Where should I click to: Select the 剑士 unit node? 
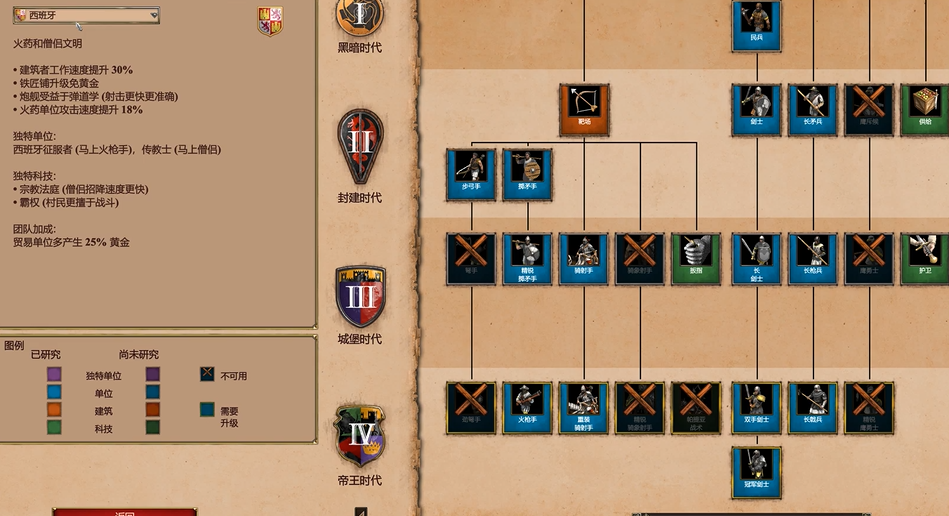[x=756, y=108]
